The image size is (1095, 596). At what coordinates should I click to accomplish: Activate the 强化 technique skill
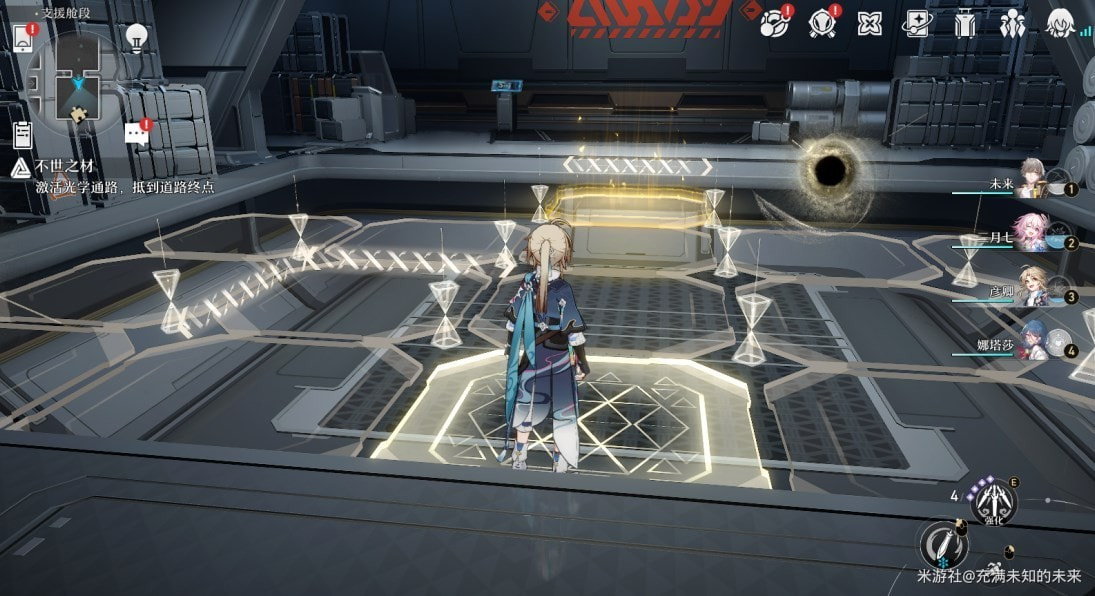point(994,502)
